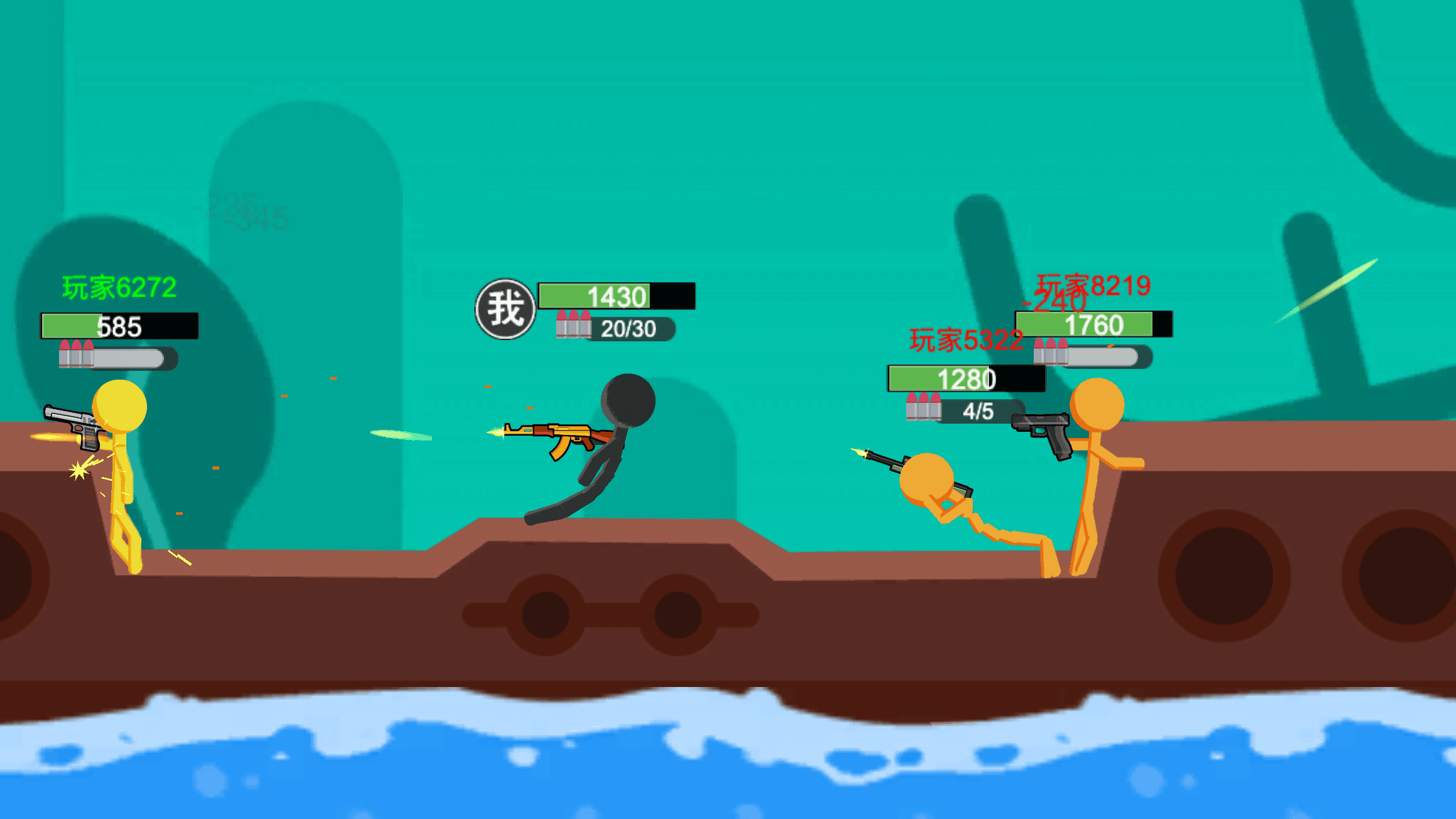Click the red name label 玩家8219
The width and height of the screenshot is (1456, 819).
point(1093,286)
